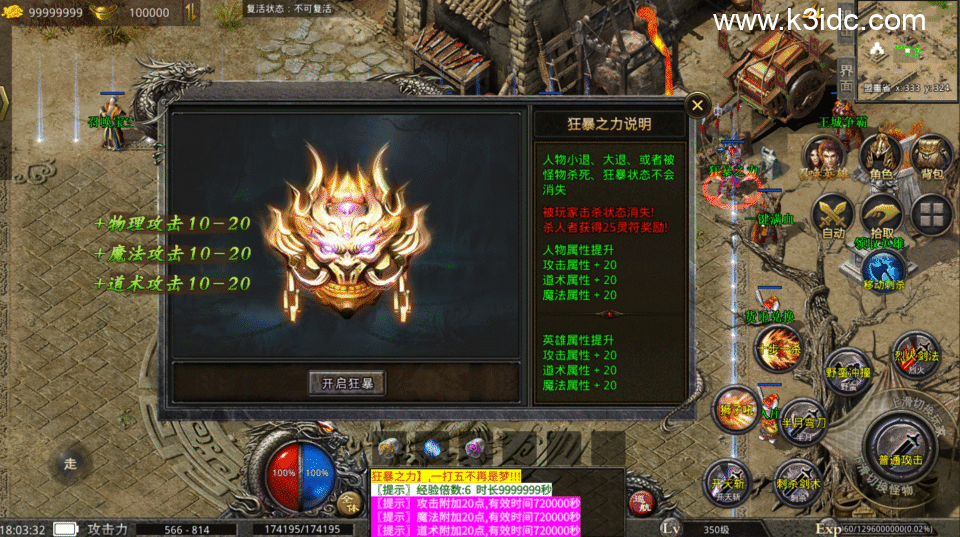This screenshot has width=960, height=537.
Task: Click the 开启狂暴 button
Action: pyautogui.click(x=346, y=383)
